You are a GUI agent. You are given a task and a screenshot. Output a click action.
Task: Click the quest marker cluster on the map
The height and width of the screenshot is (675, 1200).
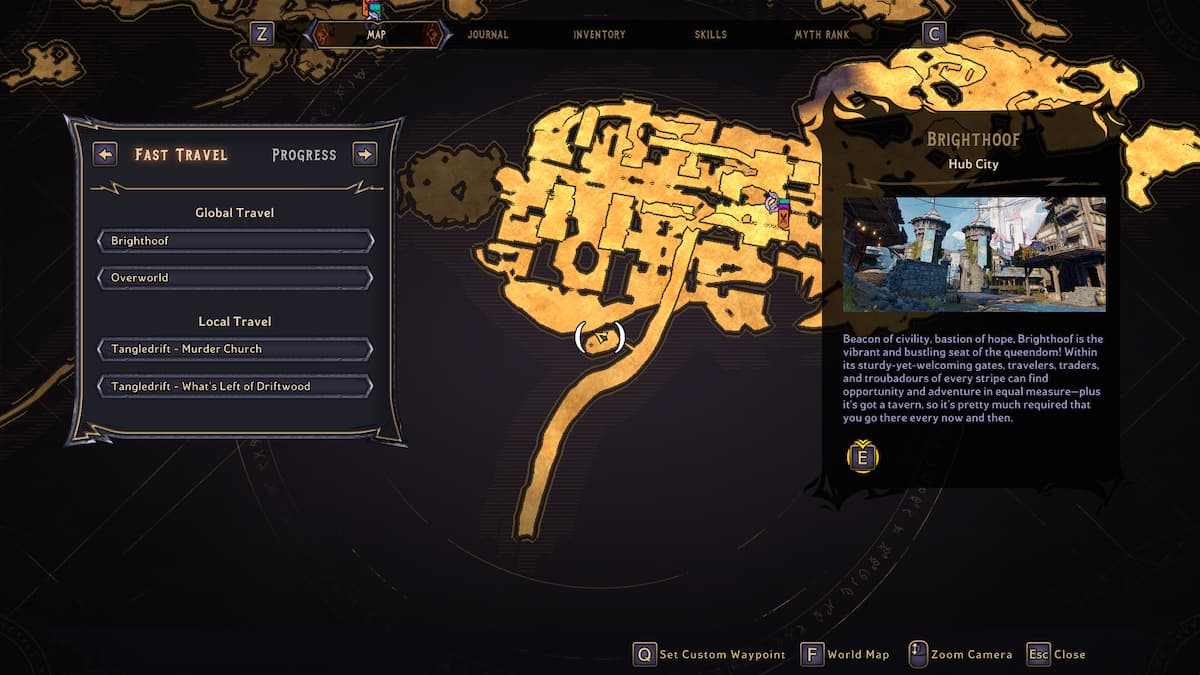click(x=778, y=208)
